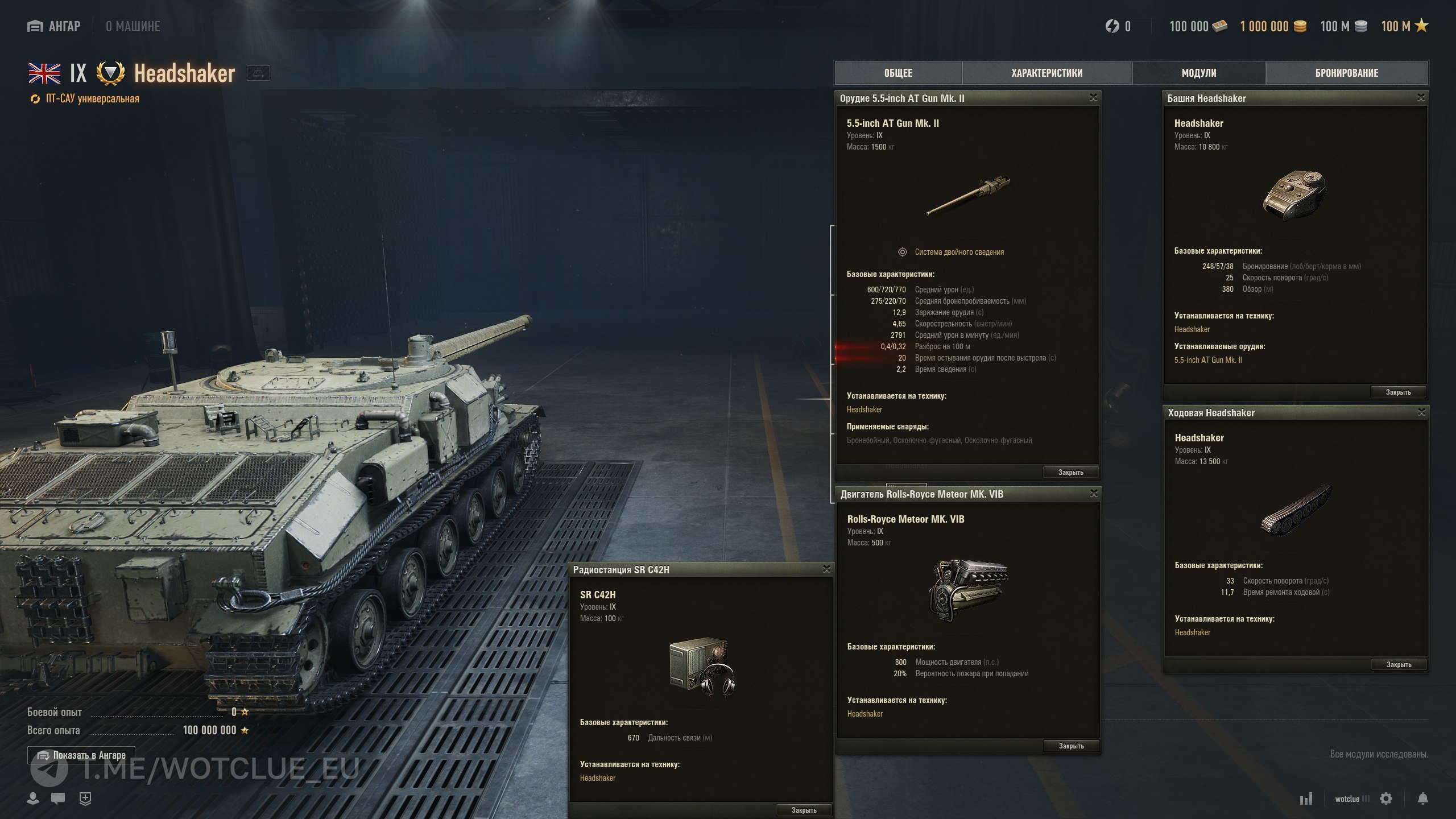Return to the Ангар screen
1456x819 pixels.
54,26
